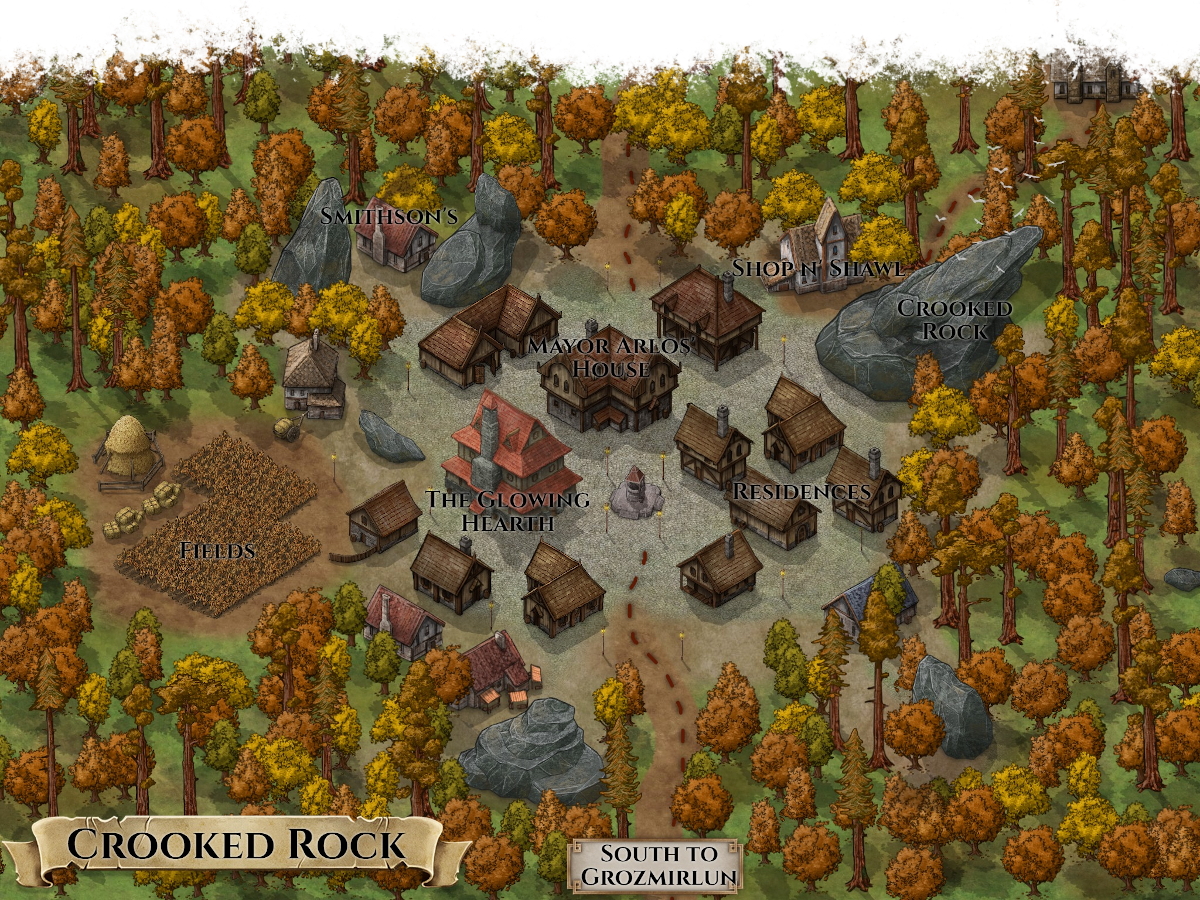1200x900 pixels.
Task: Choose the Fields location label
Action: (217, 550)
